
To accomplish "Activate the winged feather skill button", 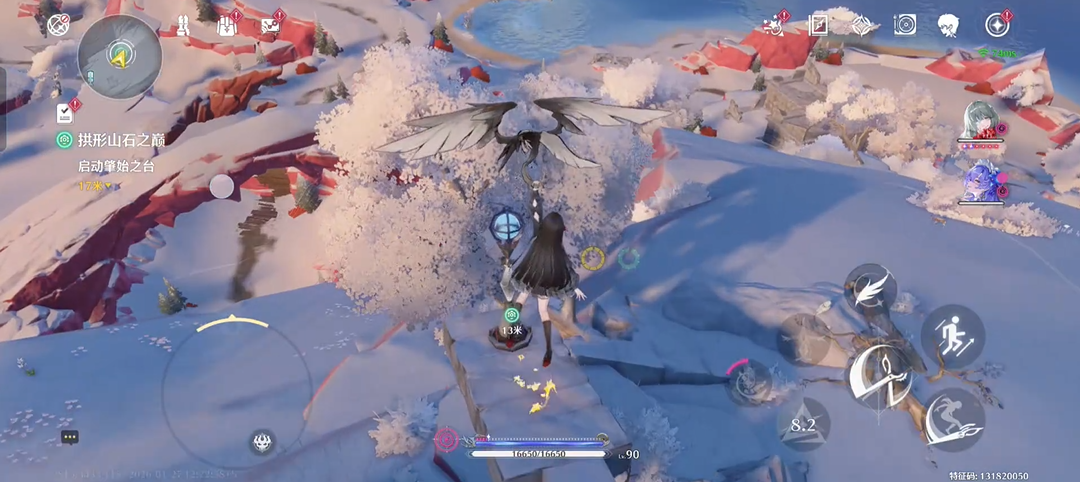I will pyautogui.click(x=870, y=289).
